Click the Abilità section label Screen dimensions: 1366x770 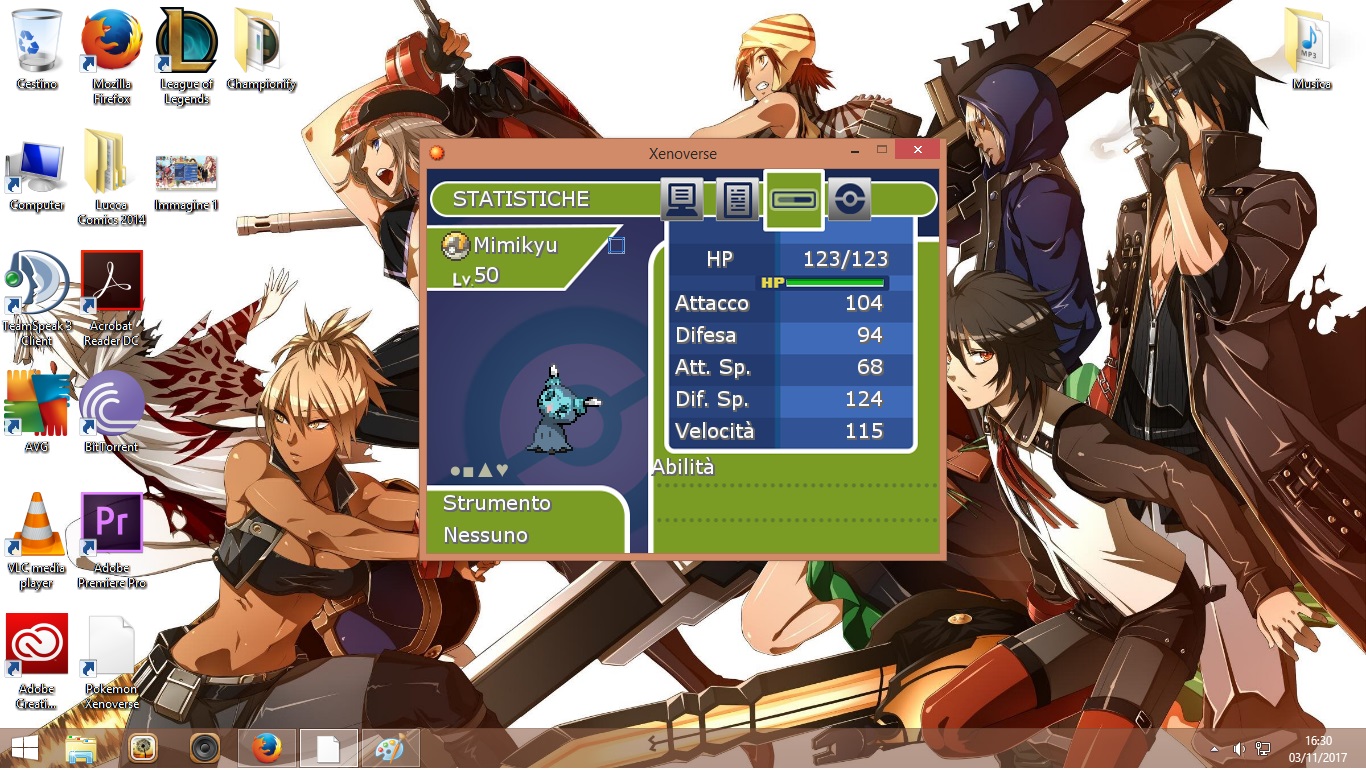683,466
